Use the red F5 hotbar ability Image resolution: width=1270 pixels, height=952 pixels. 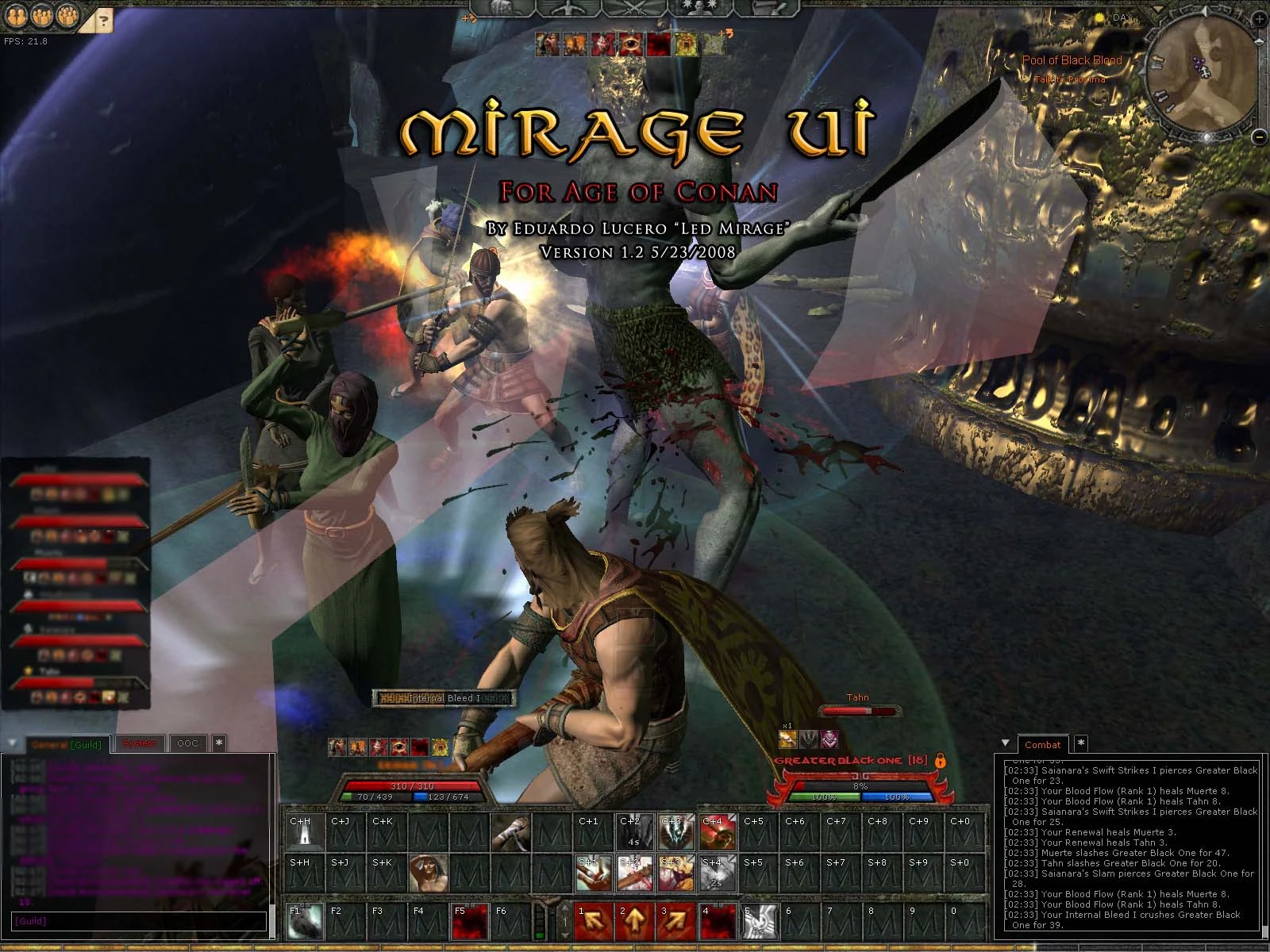pyautogui.click(x=469, y=921)
